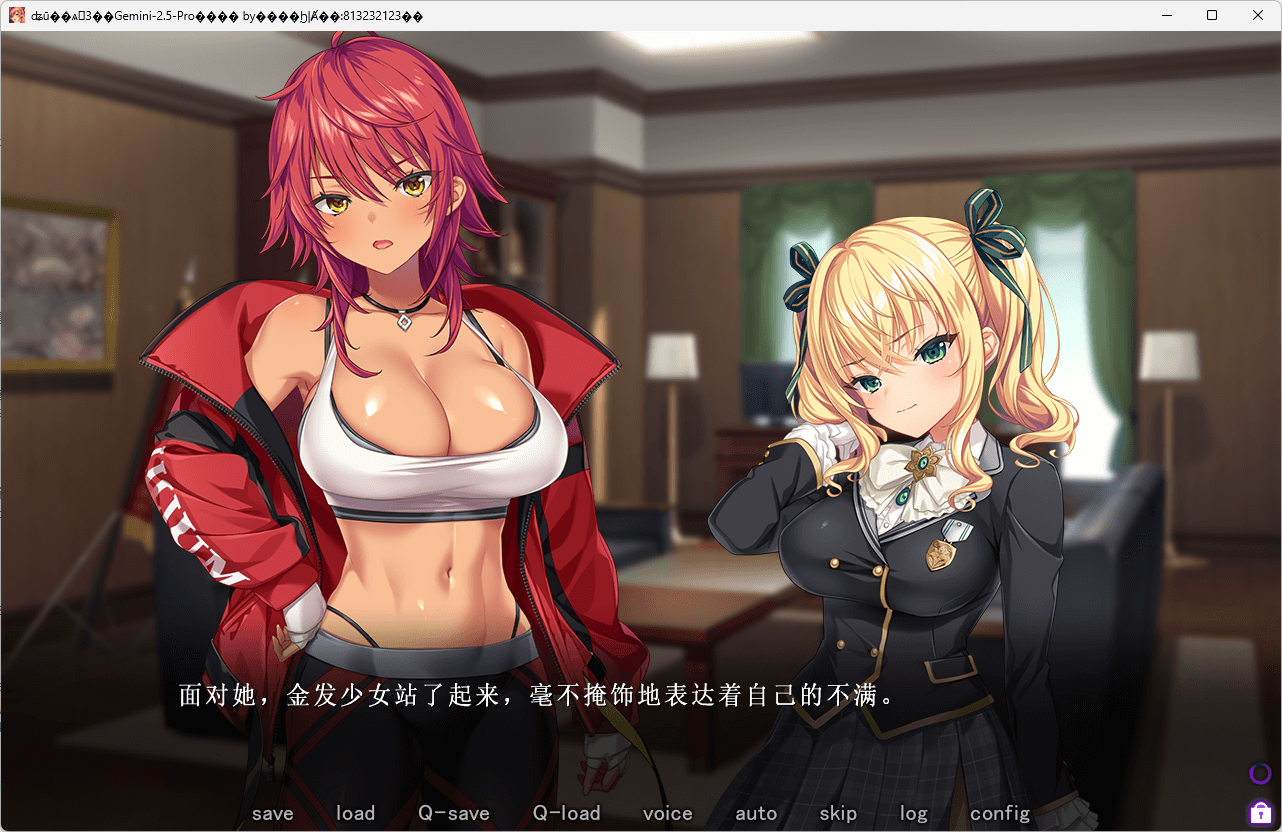This screenshot has height=832, width=1282.
Task: Click the padlock icon in the bottom-right corner
Action: (1259, 811)
